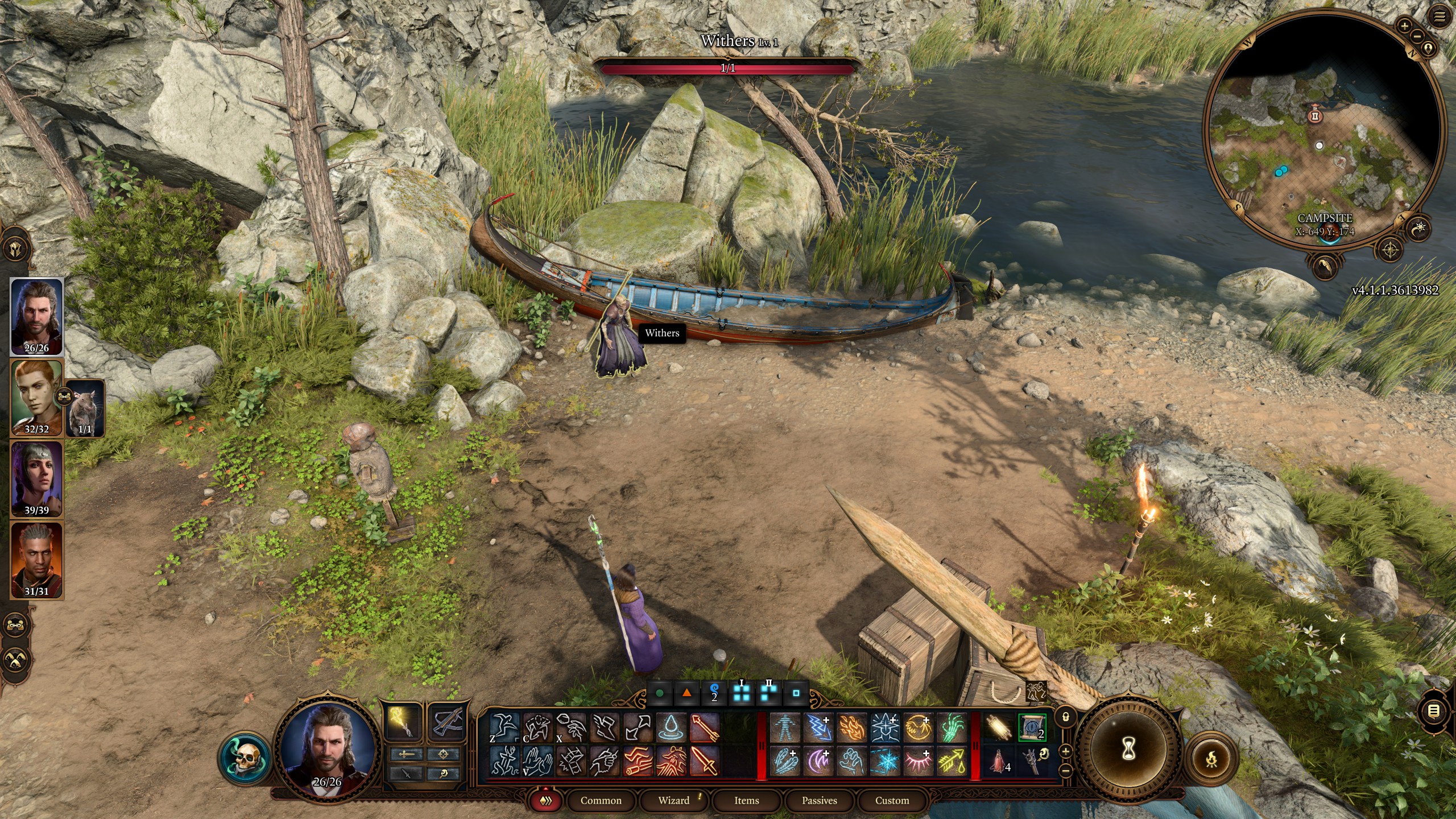This screenshot has width=1456, height=819.
Task: Select the Passives hotbar tab
Action: coord(819,800)
